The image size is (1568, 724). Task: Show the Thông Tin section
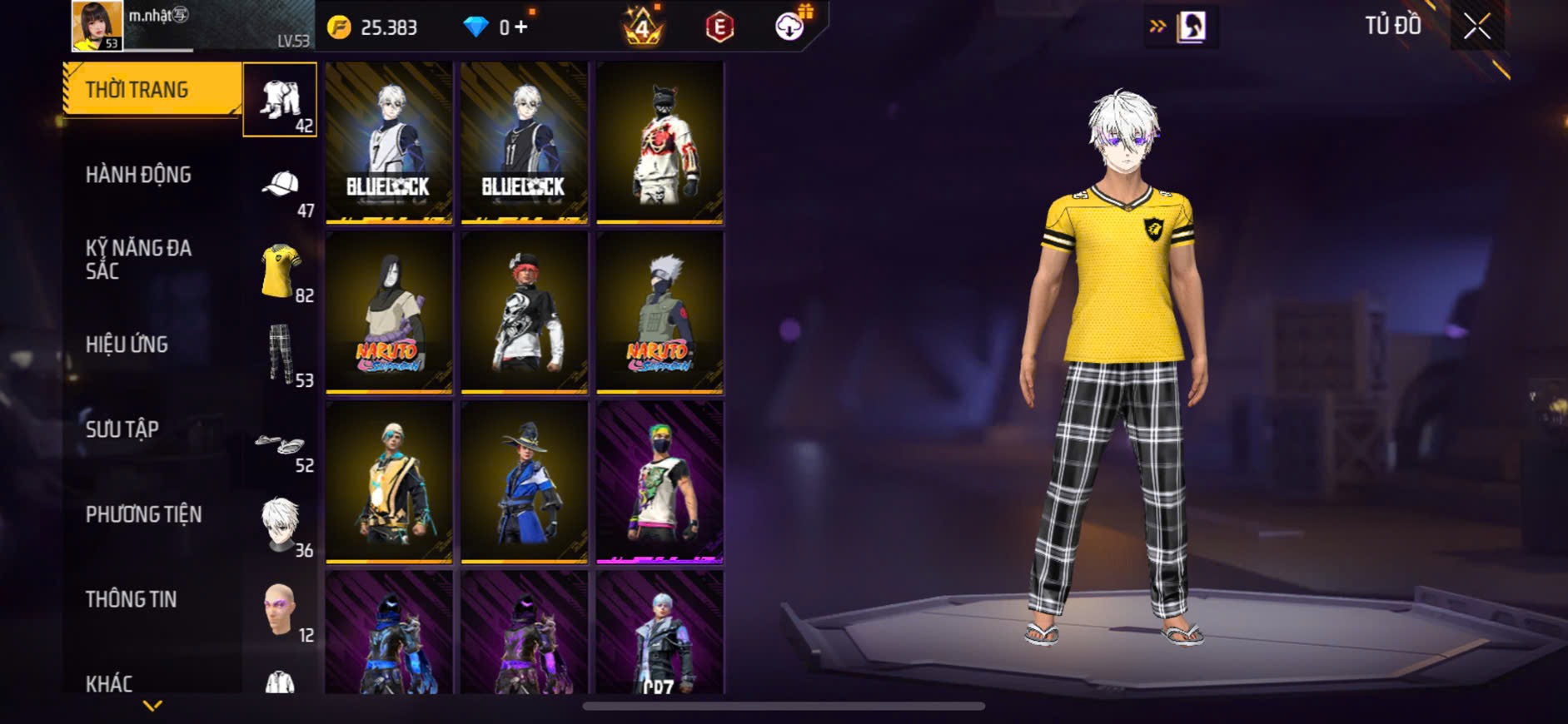pos(131,599)
